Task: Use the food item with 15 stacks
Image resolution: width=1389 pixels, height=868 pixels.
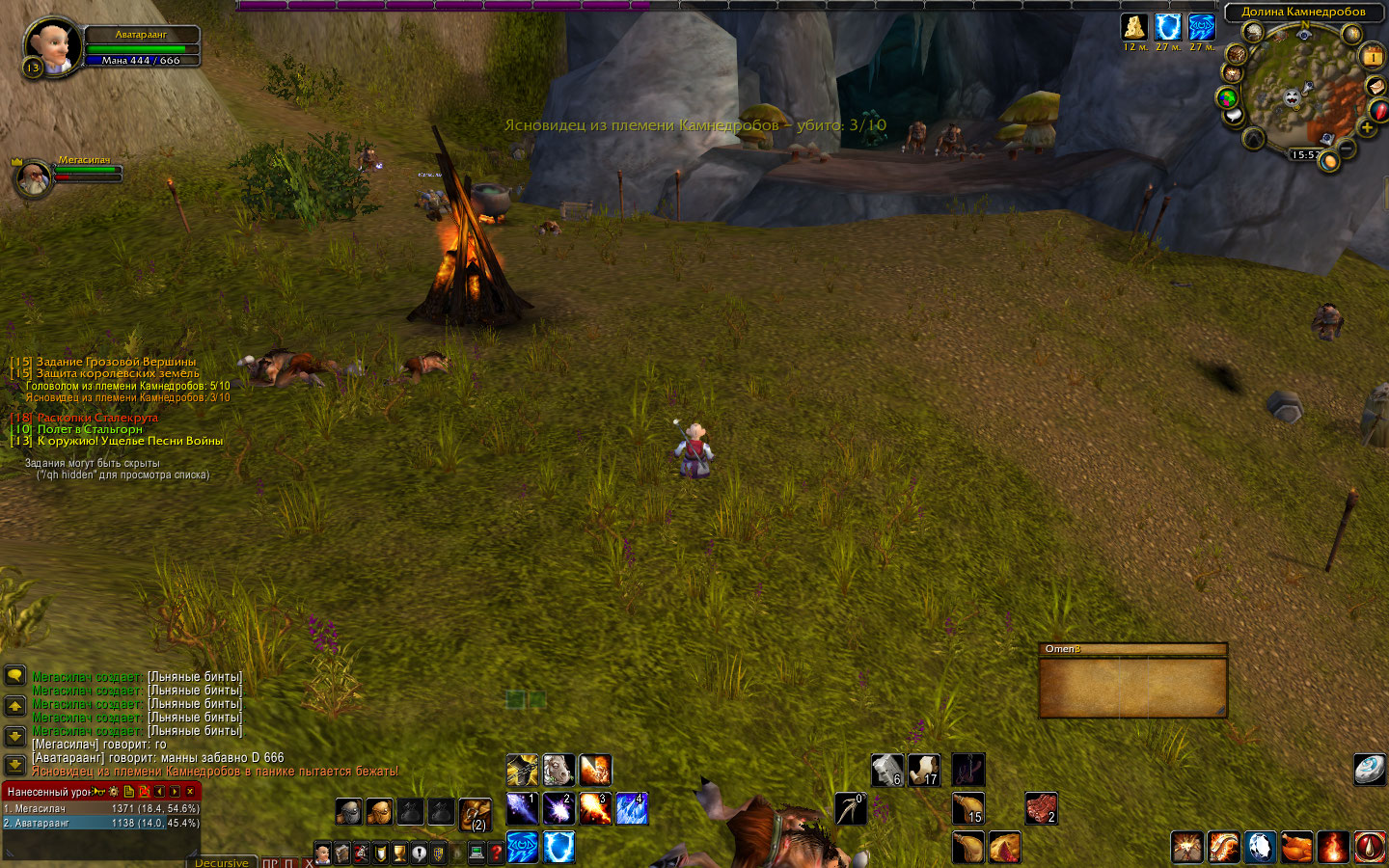Action: point(968,808)
